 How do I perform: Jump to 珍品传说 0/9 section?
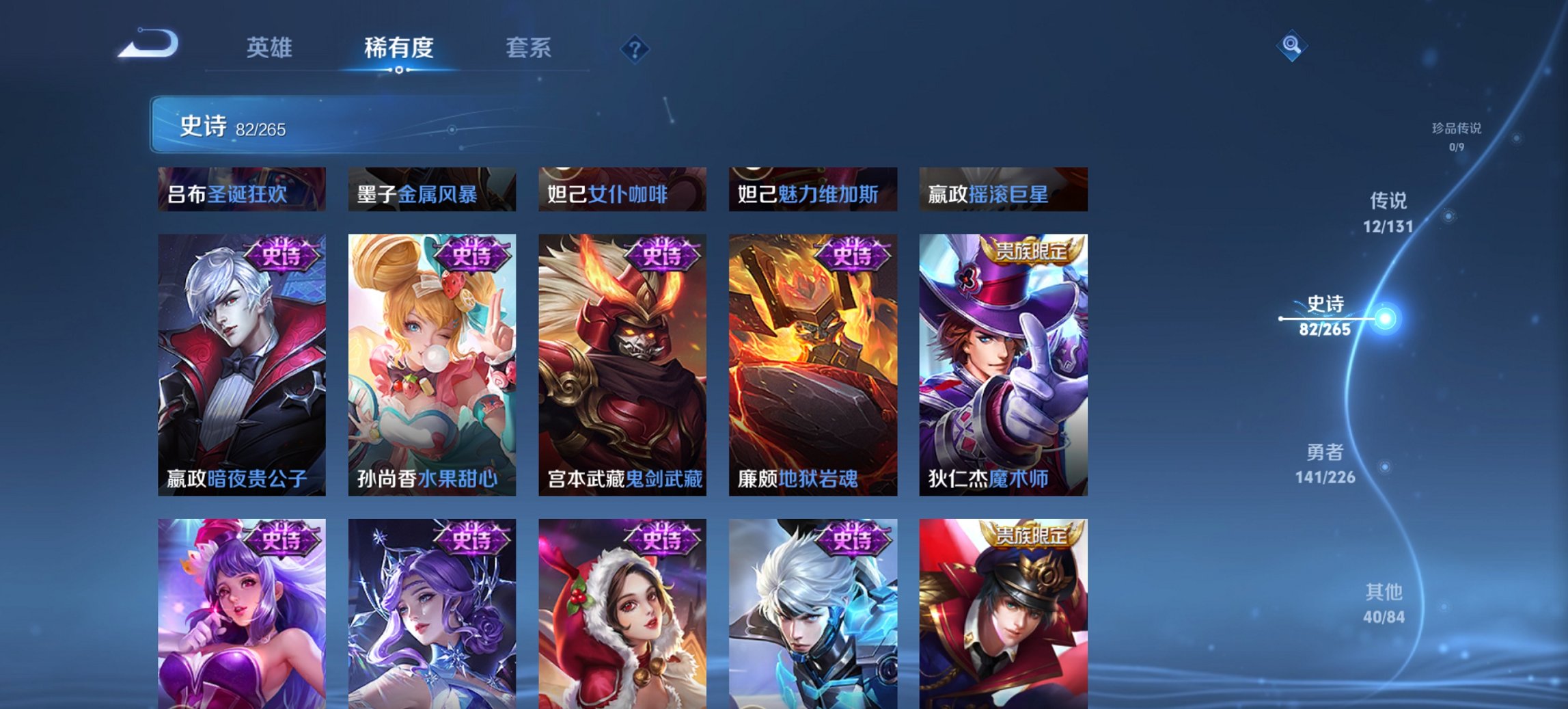[x=1455, y=137]
